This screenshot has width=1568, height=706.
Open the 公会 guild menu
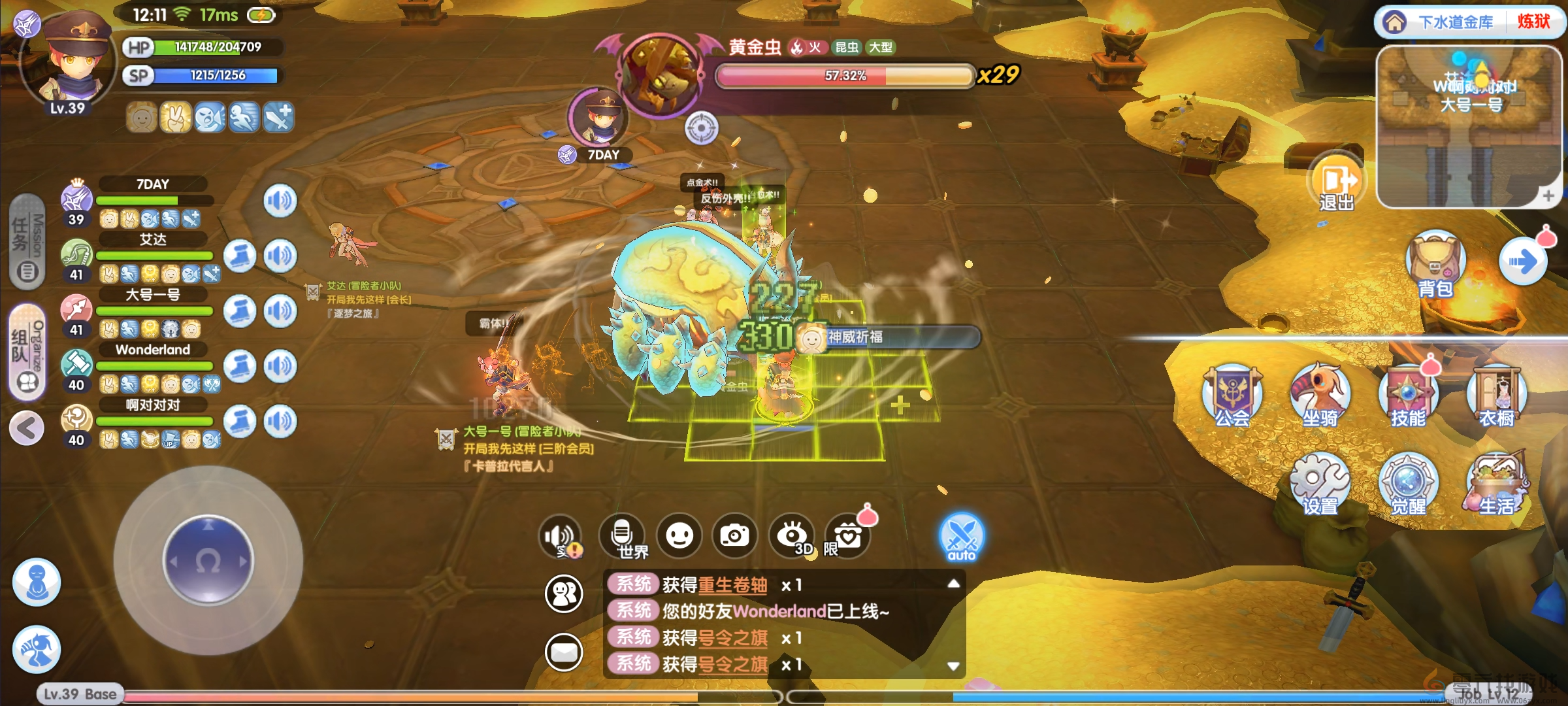click(1232, 395)
